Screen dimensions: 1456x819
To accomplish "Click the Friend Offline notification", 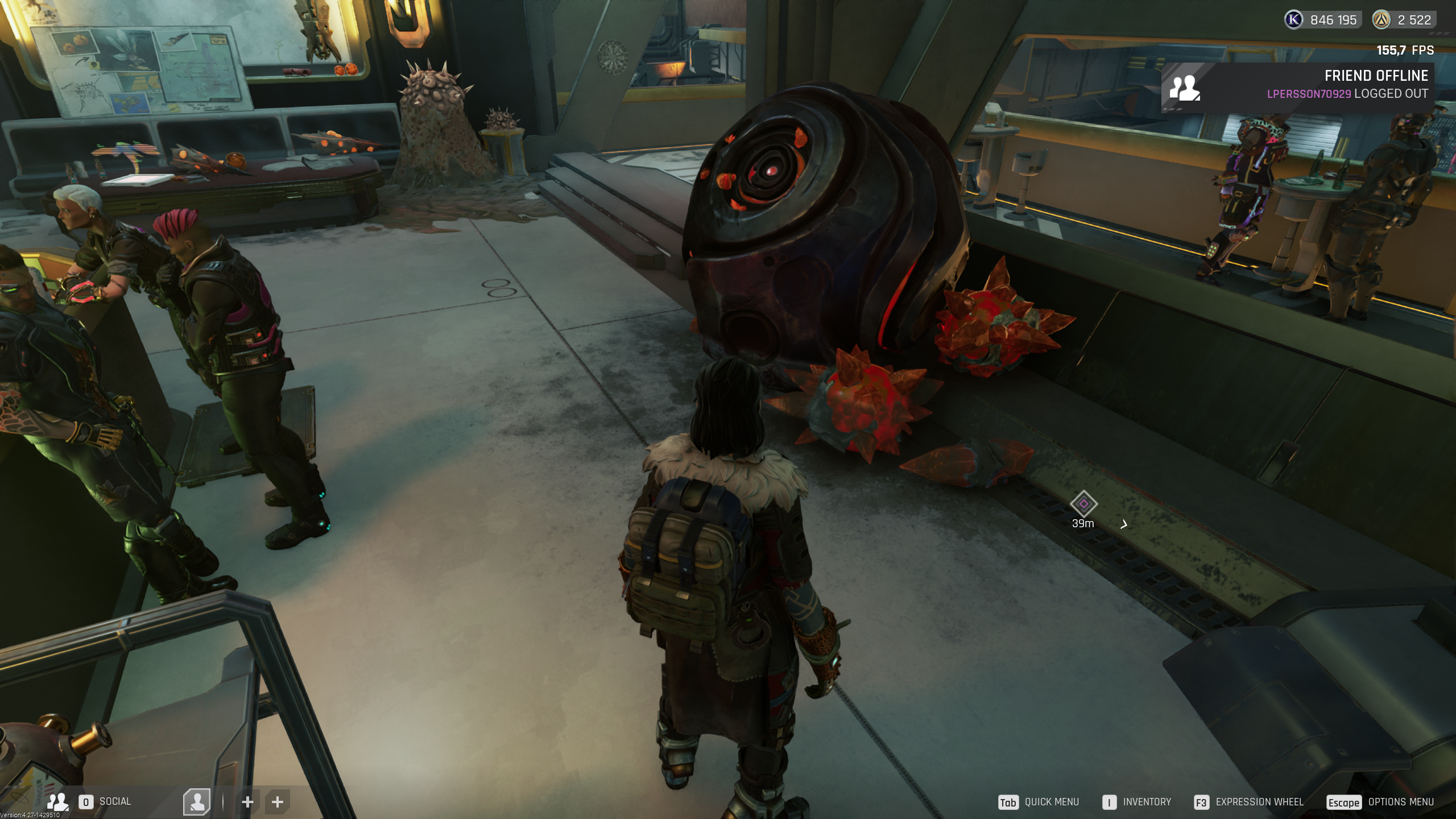I will (x=1297, y=85).
